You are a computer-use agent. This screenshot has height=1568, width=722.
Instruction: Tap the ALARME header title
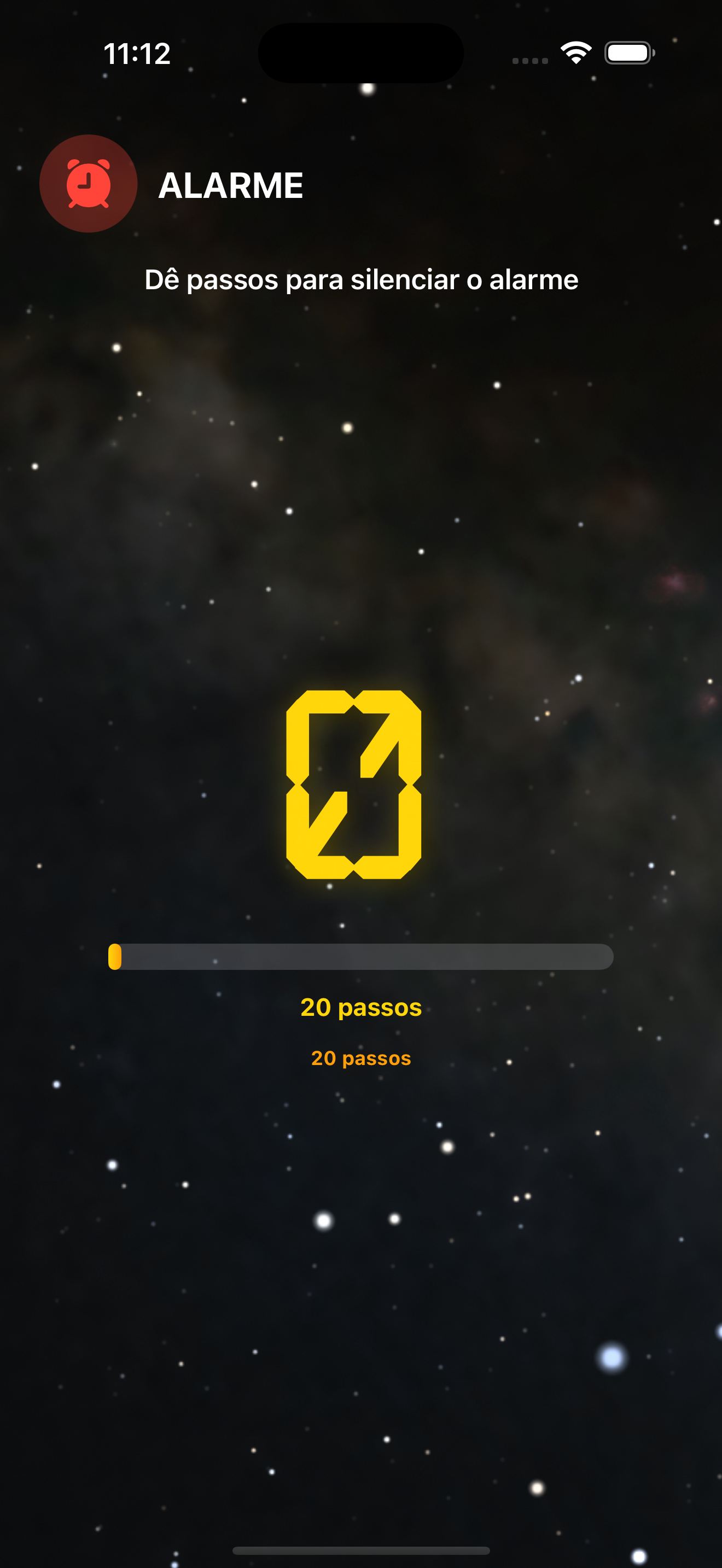230,184
